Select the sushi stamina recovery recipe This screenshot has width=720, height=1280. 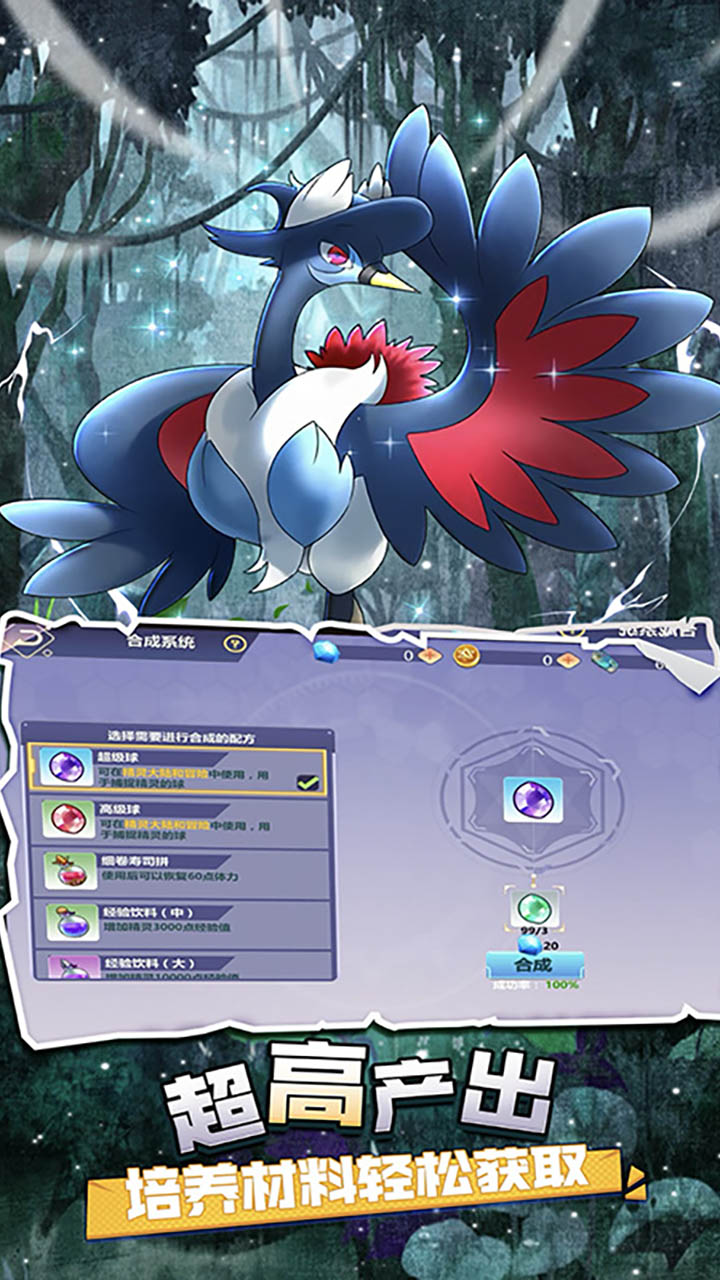(178, 872)
